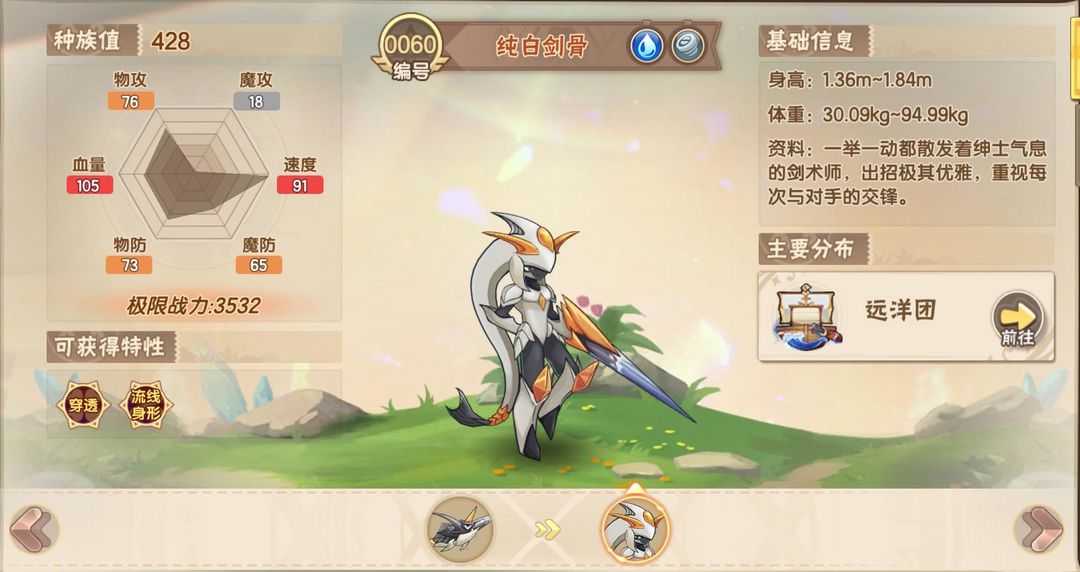Tap the grey steel type icon
The width and height of the screenshot is (1080, 572).
coord(688,46)
